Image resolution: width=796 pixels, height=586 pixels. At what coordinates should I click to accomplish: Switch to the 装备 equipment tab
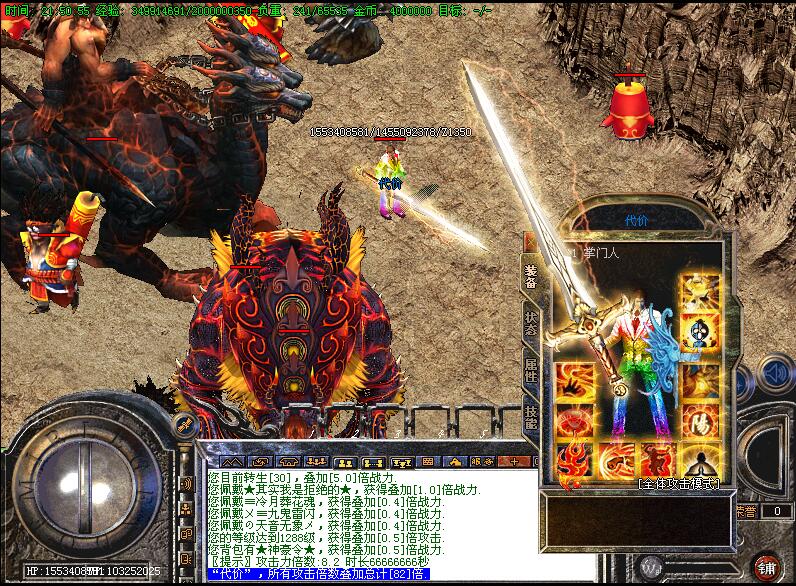(x=530, y=273)
